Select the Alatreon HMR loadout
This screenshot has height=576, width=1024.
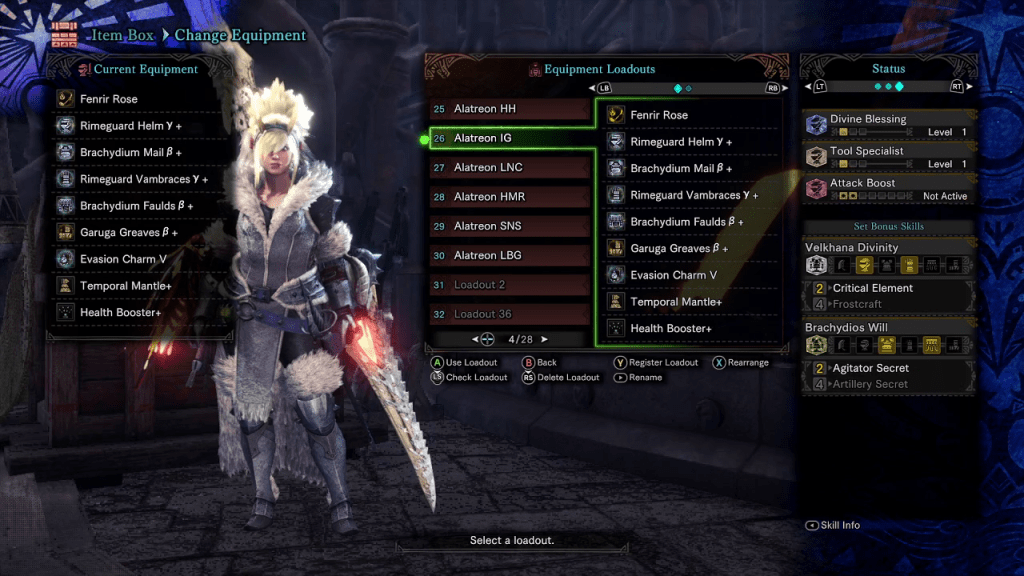[509, 197]
